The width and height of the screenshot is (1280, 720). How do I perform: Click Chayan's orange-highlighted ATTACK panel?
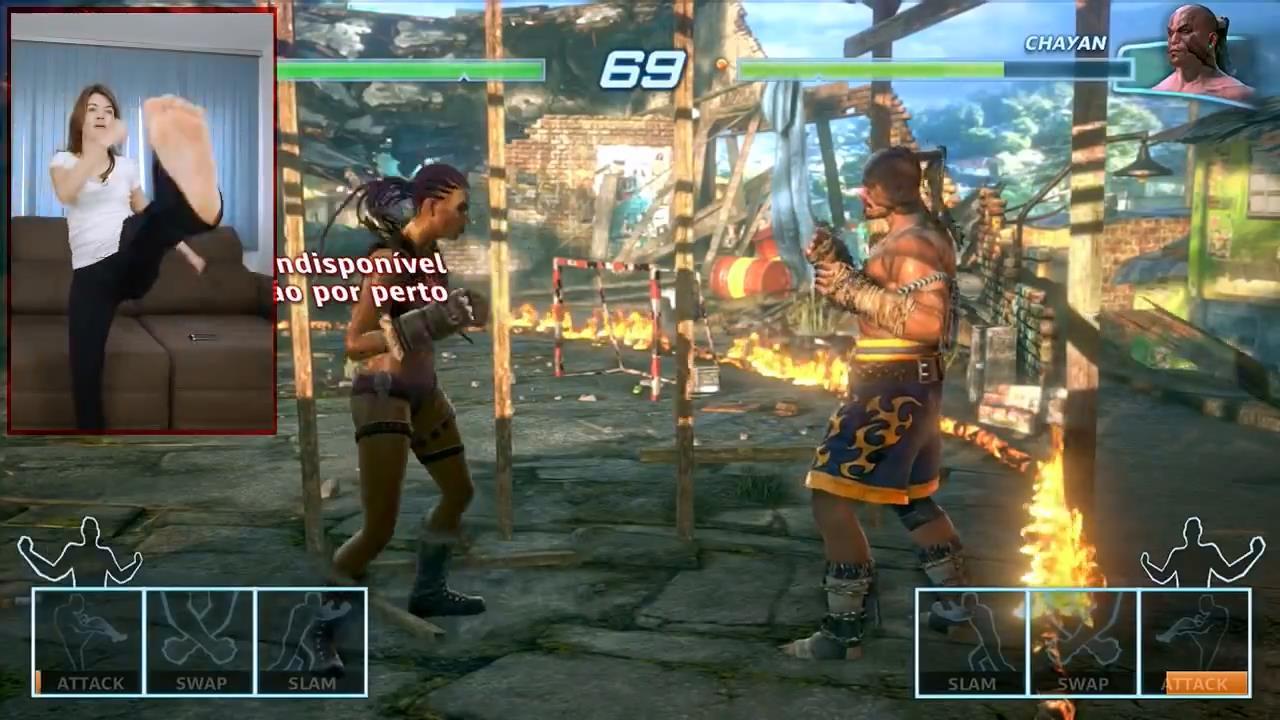(1195, 642)
